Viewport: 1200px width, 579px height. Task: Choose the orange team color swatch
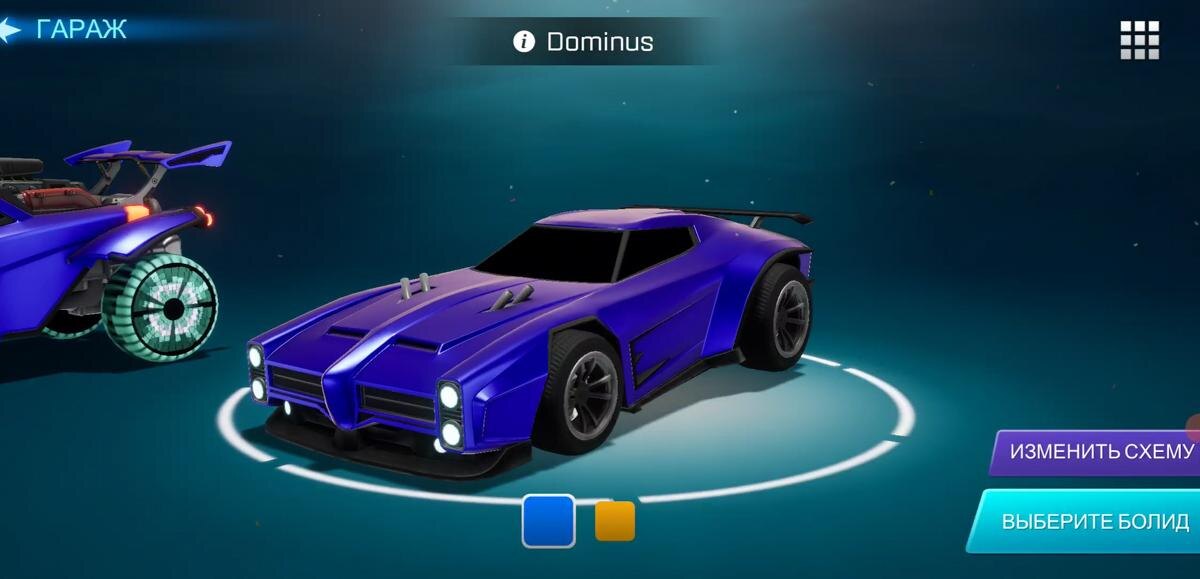click(x=615, y=521)
